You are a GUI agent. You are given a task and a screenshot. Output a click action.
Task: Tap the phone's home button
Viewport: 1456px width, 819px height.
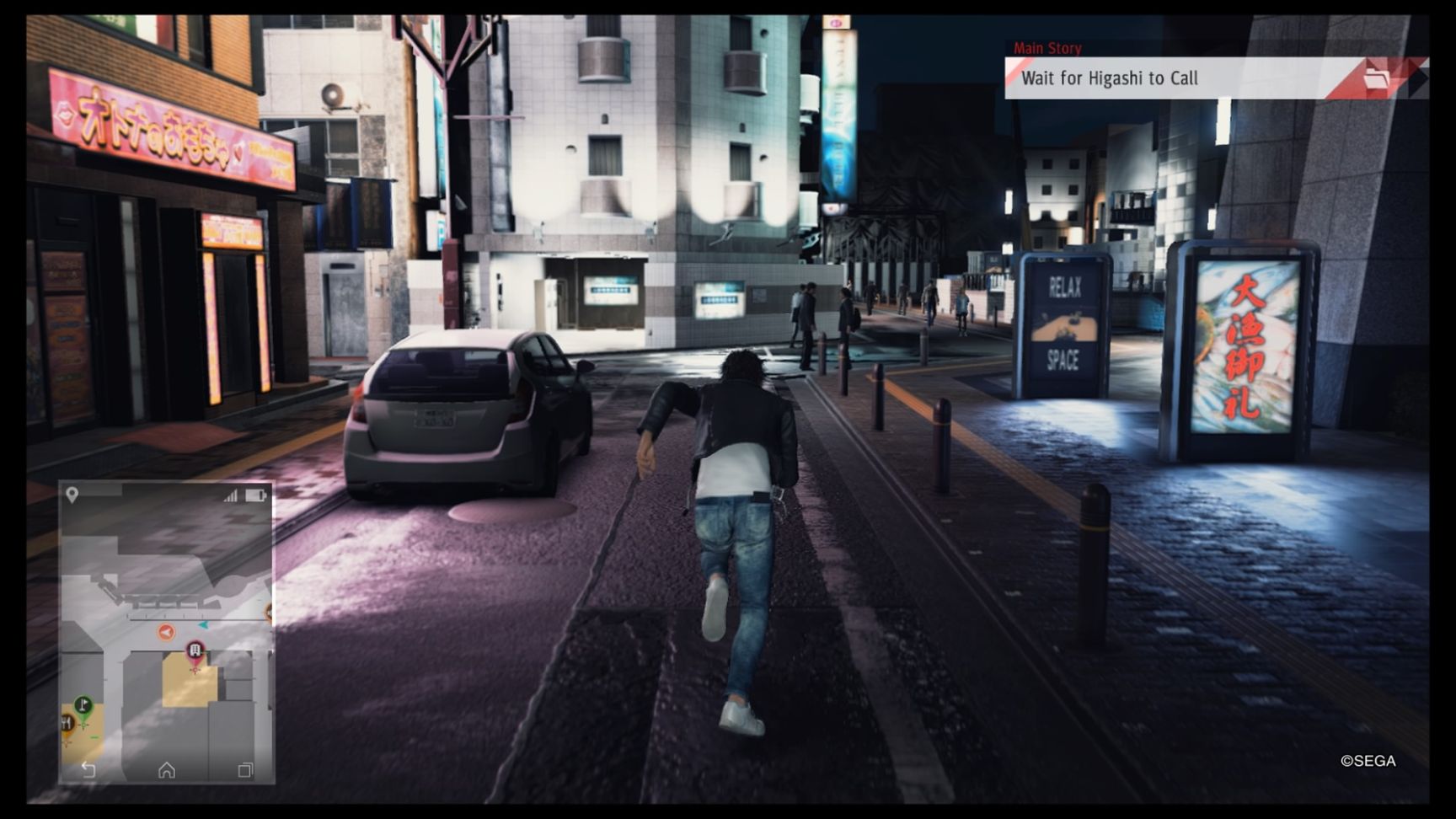point(167,769)
